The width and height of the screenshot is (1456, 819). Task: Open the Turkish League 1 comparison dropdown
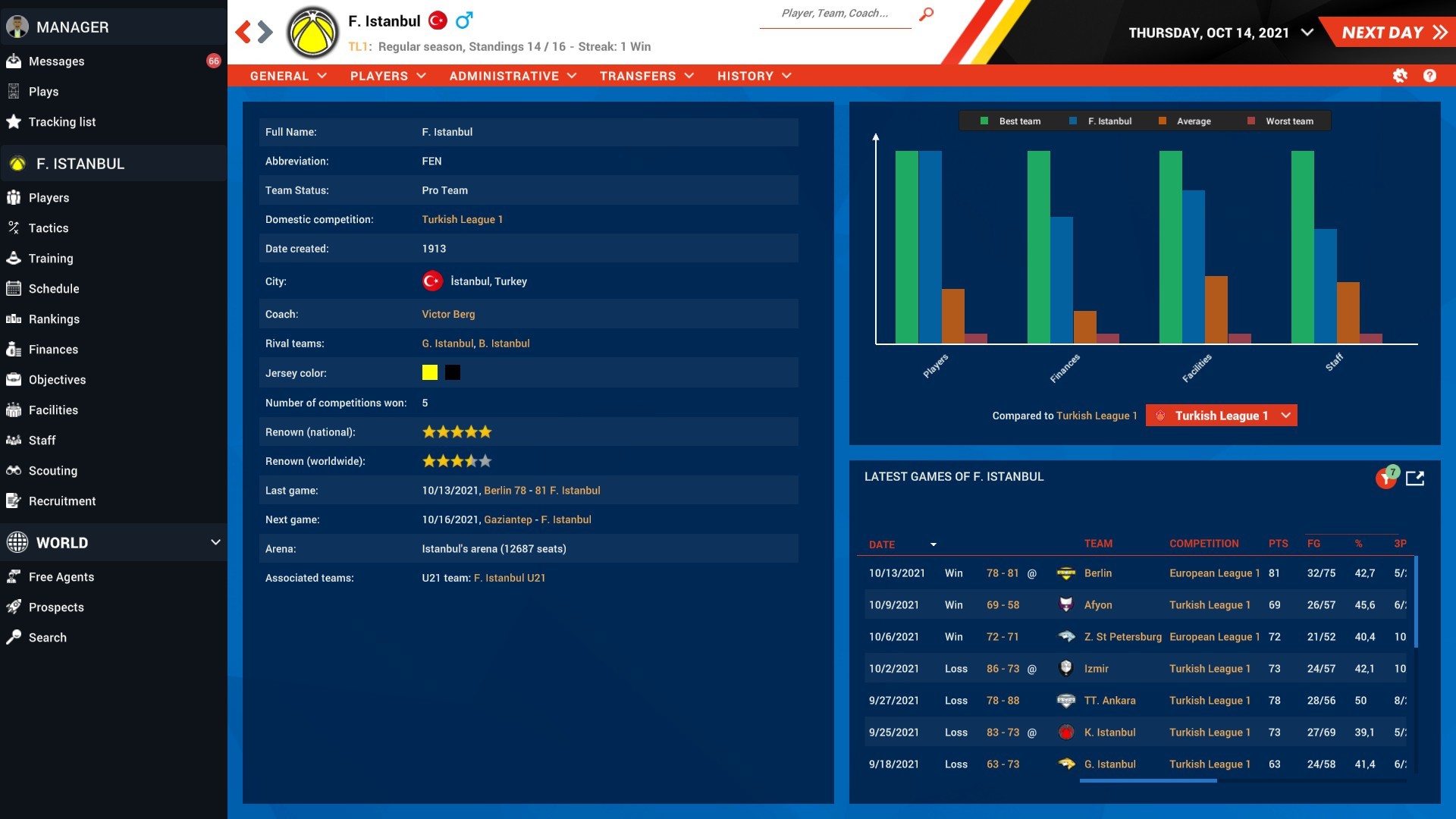pyautogui.click(x=1221, y=416)
